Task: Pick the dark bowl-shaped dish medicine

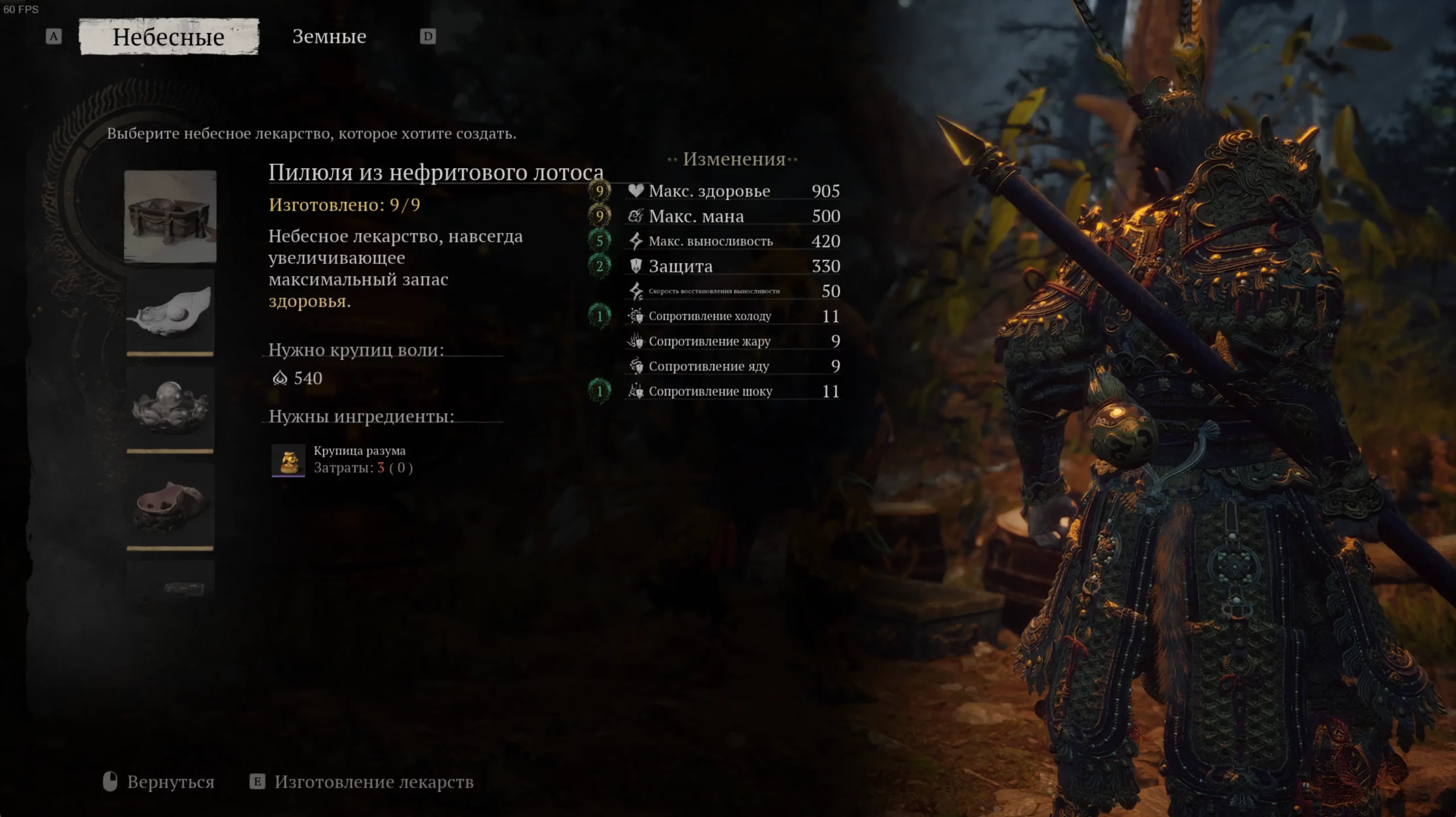Action: tap(170, 505)
